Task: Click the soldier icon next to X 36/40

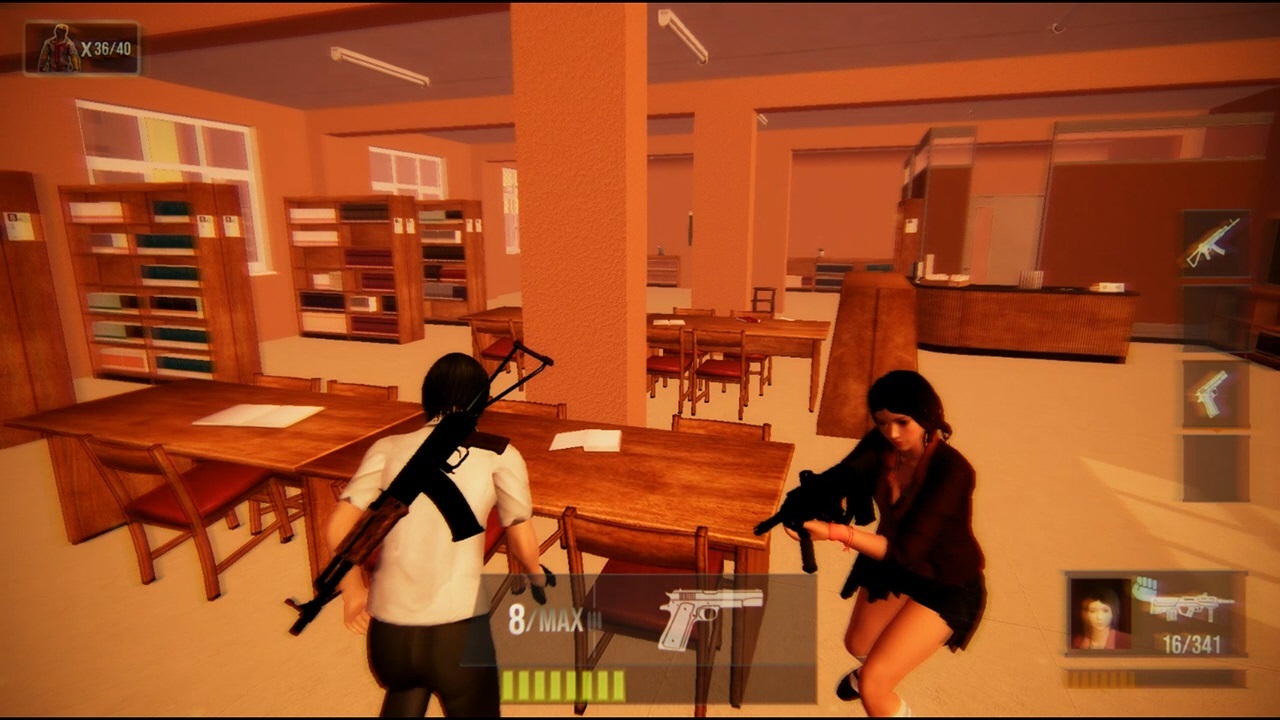Action: (x=57, y=42)
